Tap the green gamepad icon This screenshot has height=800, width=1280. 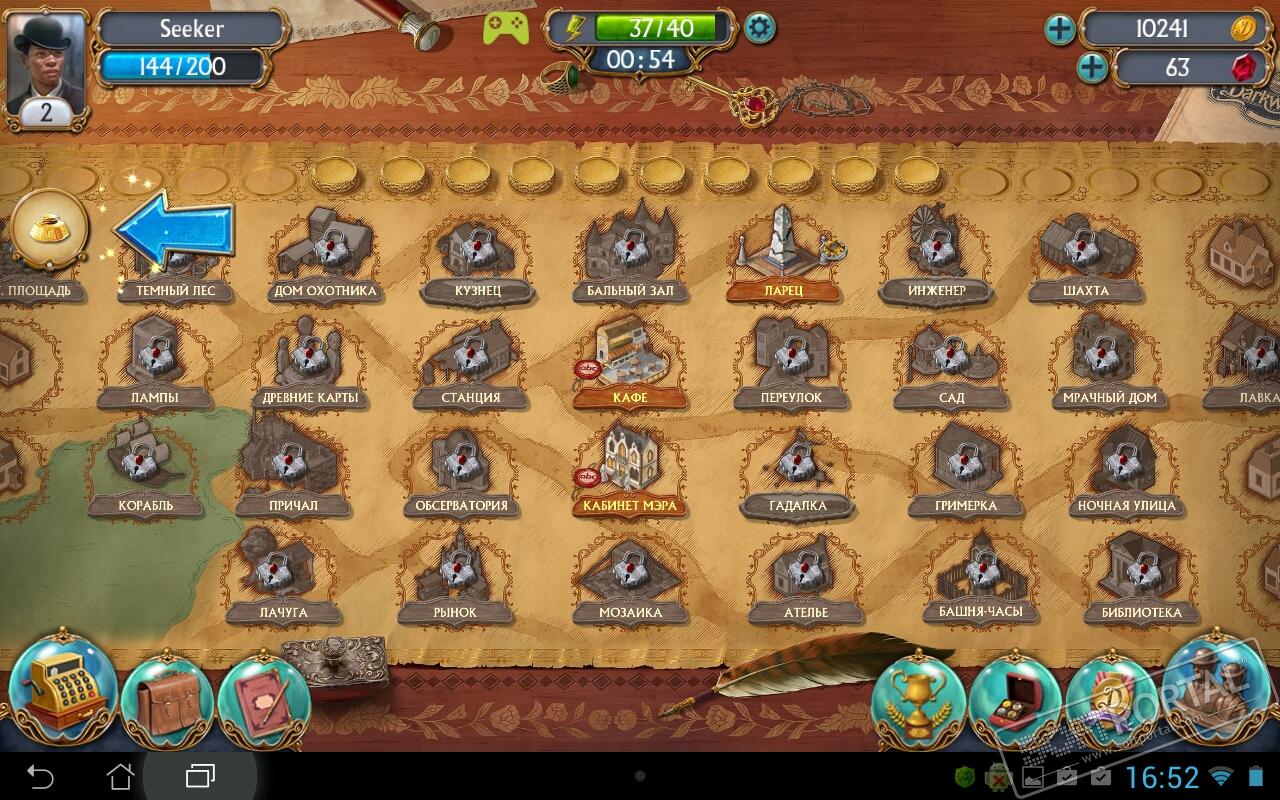tap(505, 27)
